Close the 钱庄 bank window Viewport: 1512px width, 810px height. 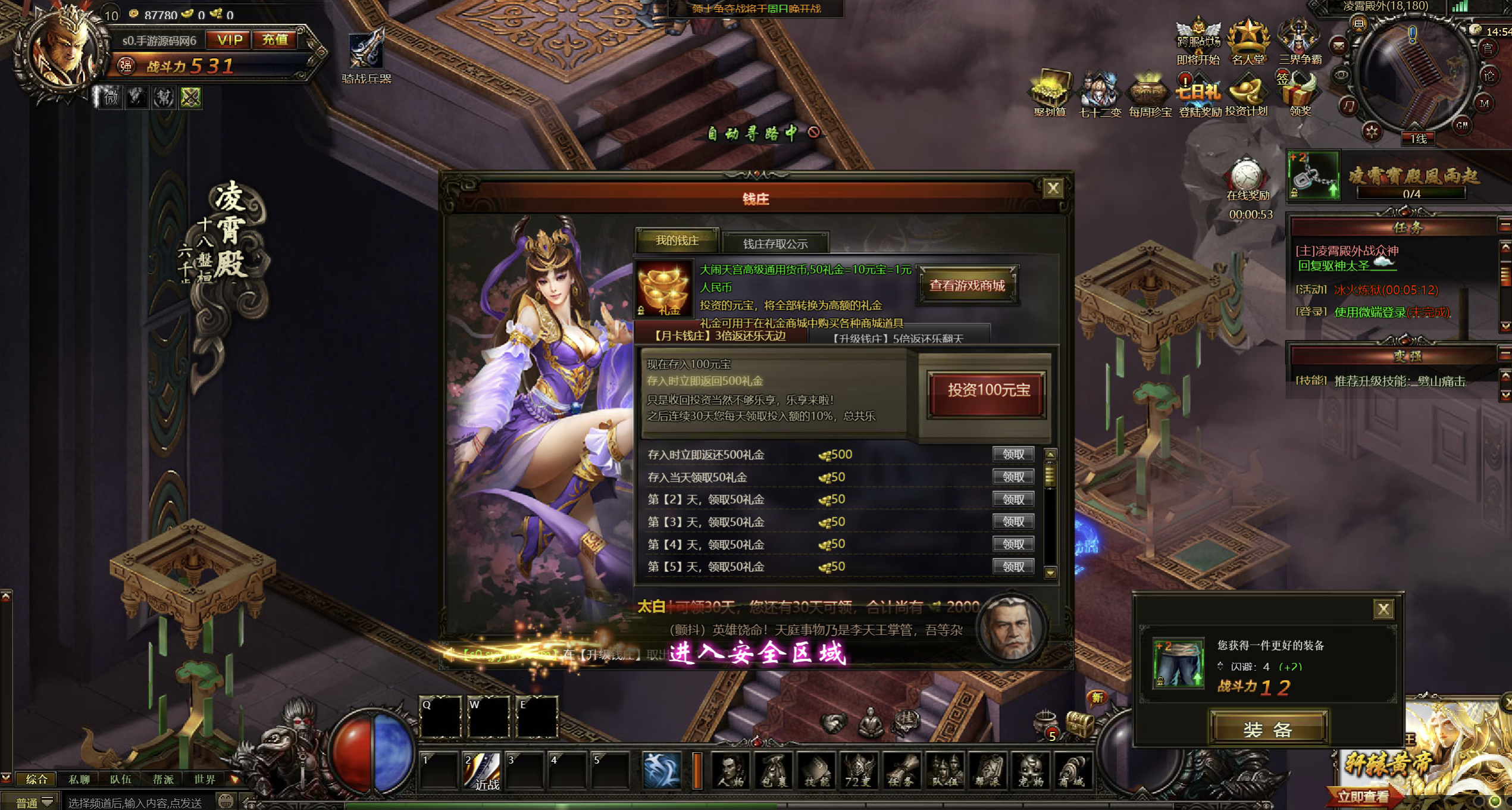point(1053,189)
